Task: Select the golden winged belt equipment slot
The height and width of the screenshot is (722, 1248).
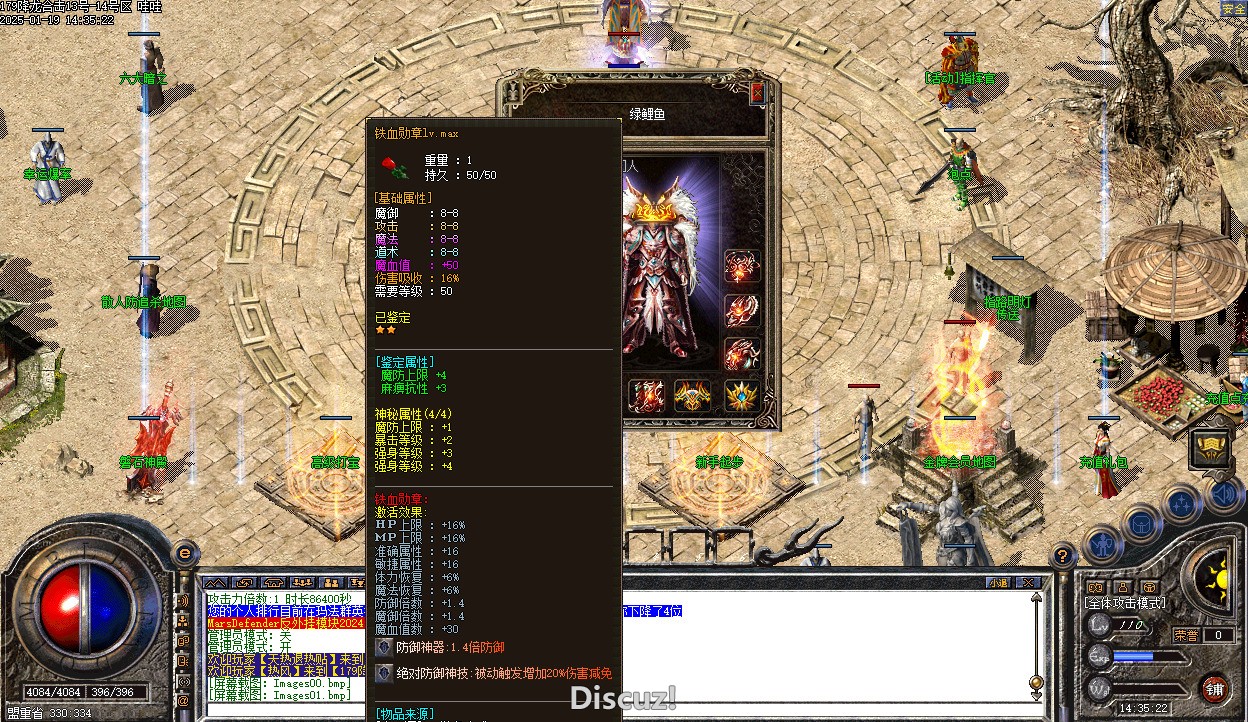Action: pos(693,395)
